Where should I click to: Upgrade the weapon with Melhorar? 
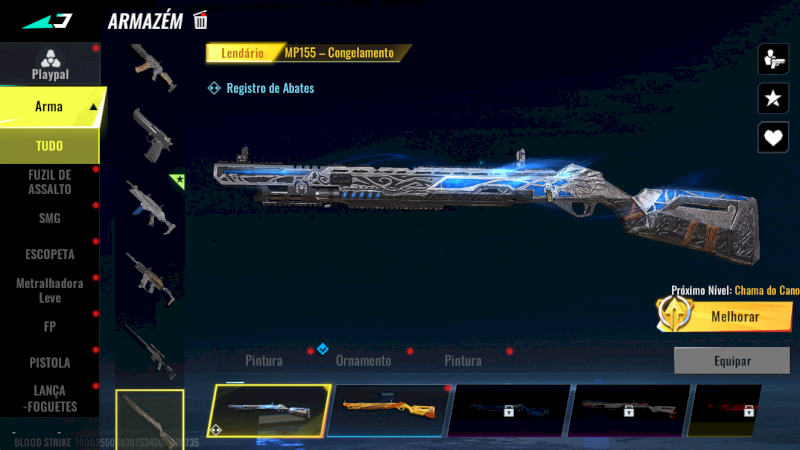coord(725,316)
